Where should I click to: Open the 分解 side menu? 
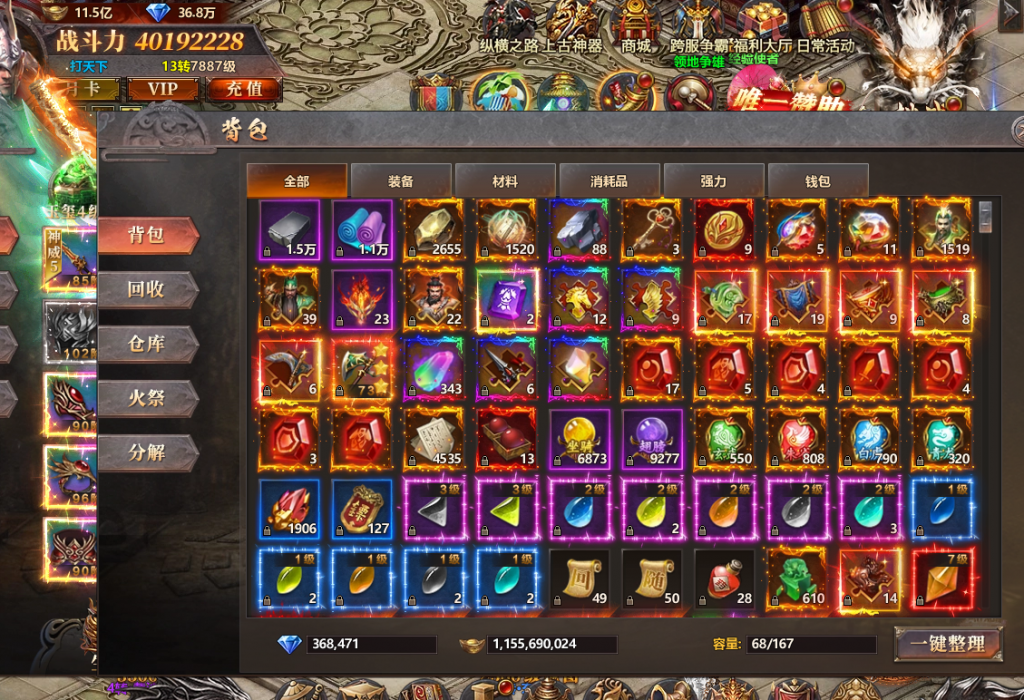coord(147,452)
